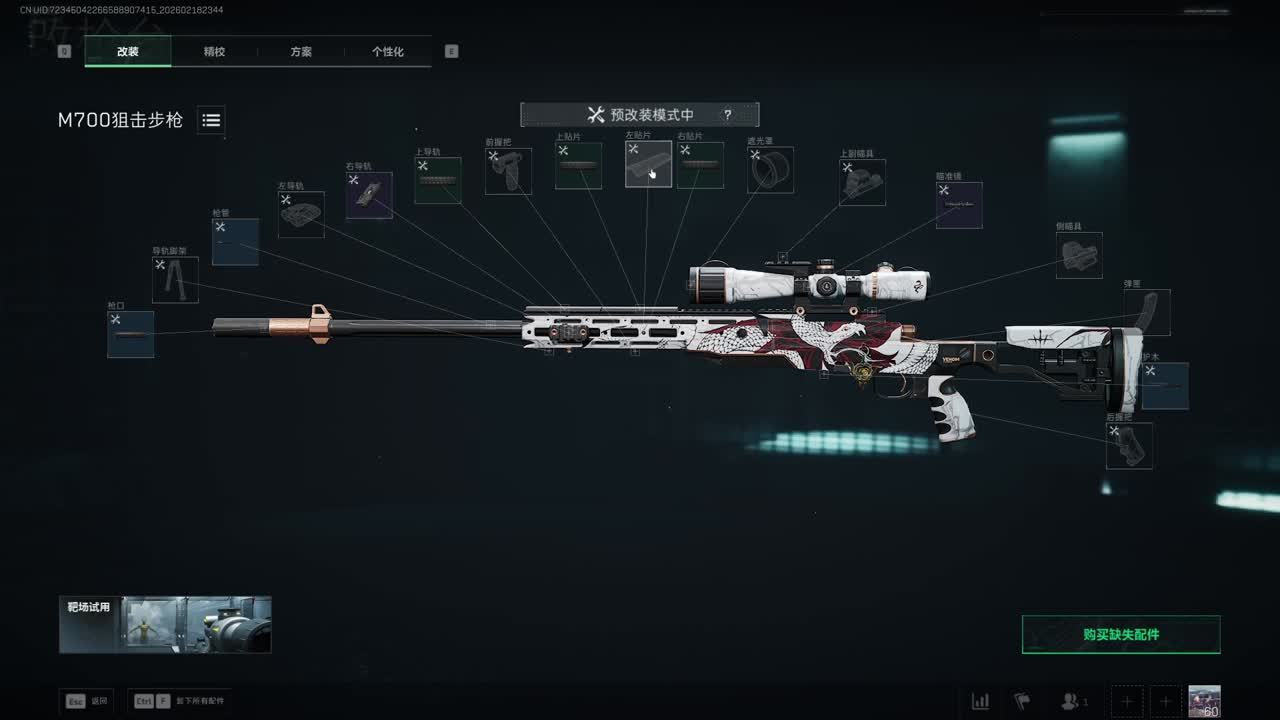Open the 枪管 barrel slot

(x=235, y=242)
